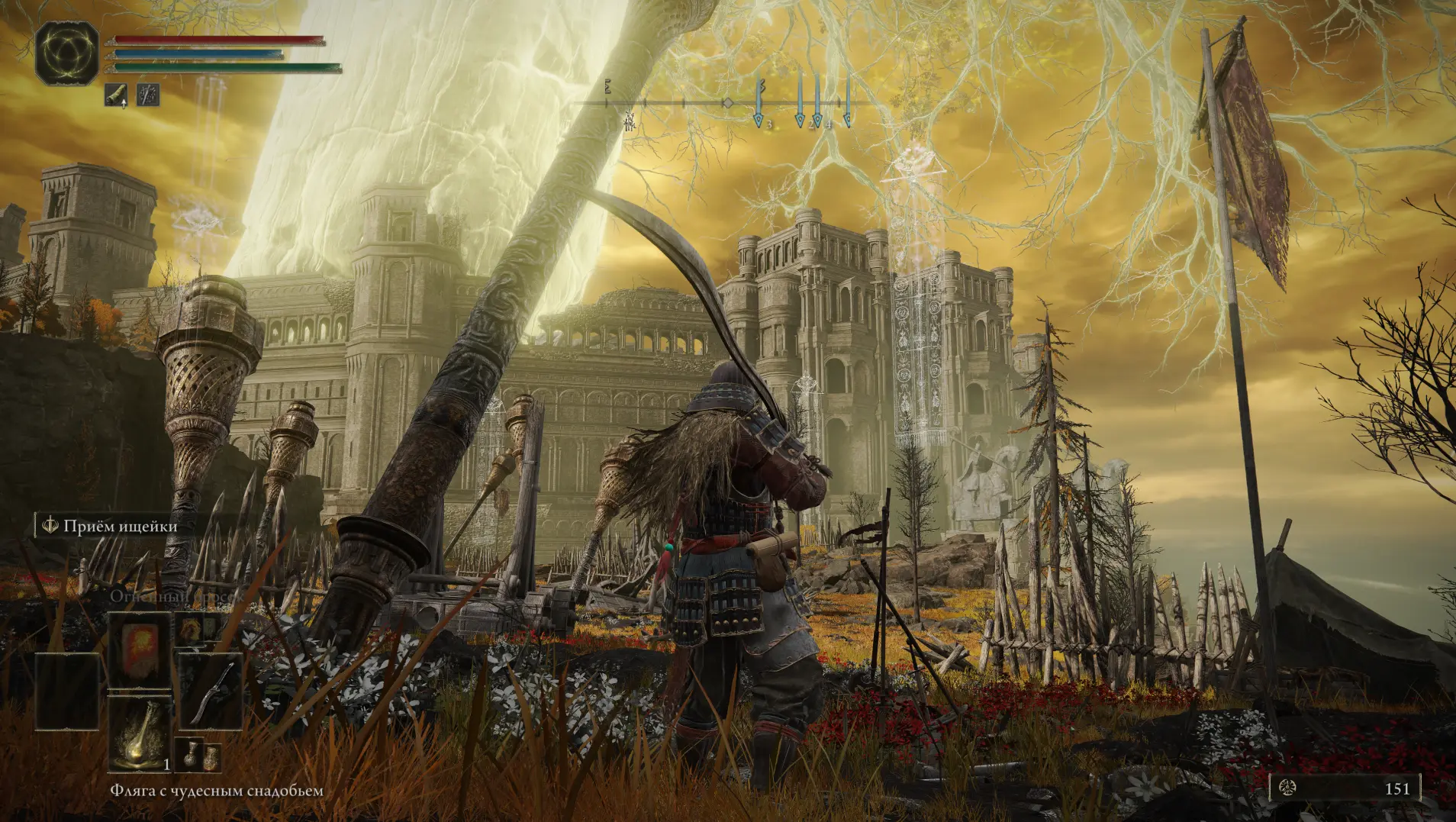
Task: Choose the curved sword weapon slot
Action: click(211, 692)
